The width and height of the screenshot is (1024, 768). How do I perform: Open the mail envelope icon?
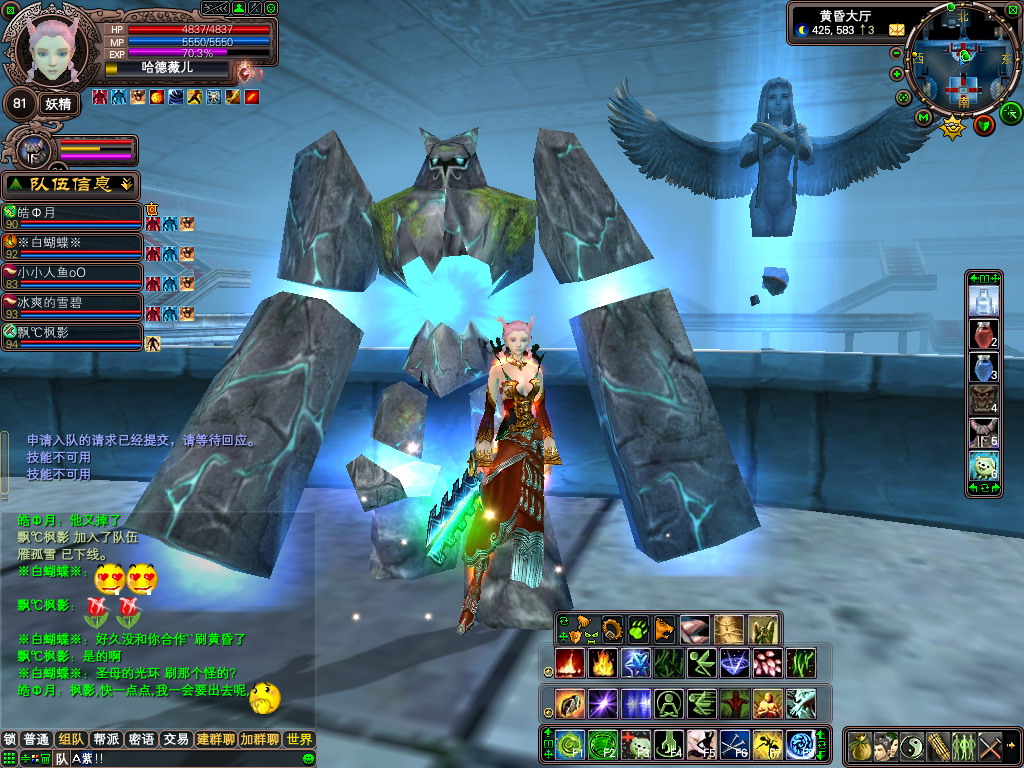(896, 30)
